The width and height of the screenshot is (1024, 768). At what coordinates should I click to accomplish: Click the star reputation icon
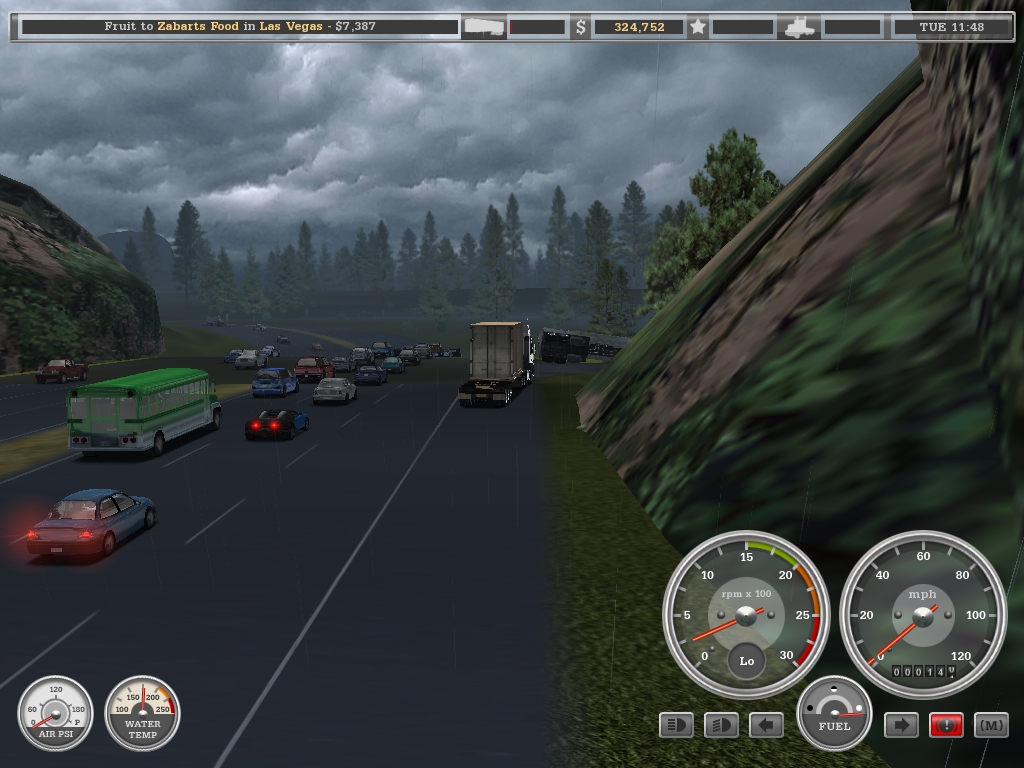pos(699,27)
